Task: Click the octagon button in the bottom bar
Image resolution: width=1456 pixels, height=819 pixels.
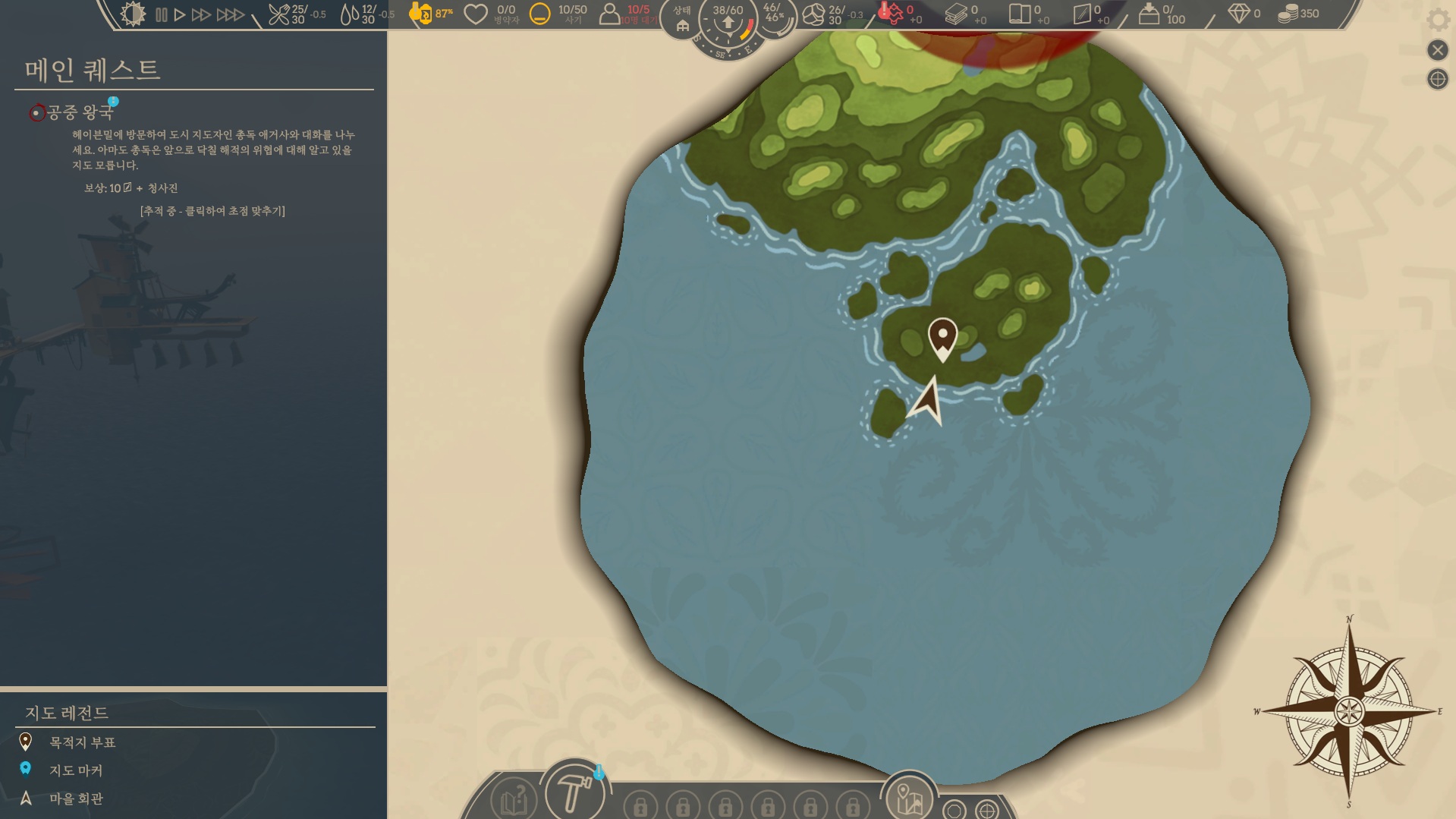Action: click(x=954, y=810)
